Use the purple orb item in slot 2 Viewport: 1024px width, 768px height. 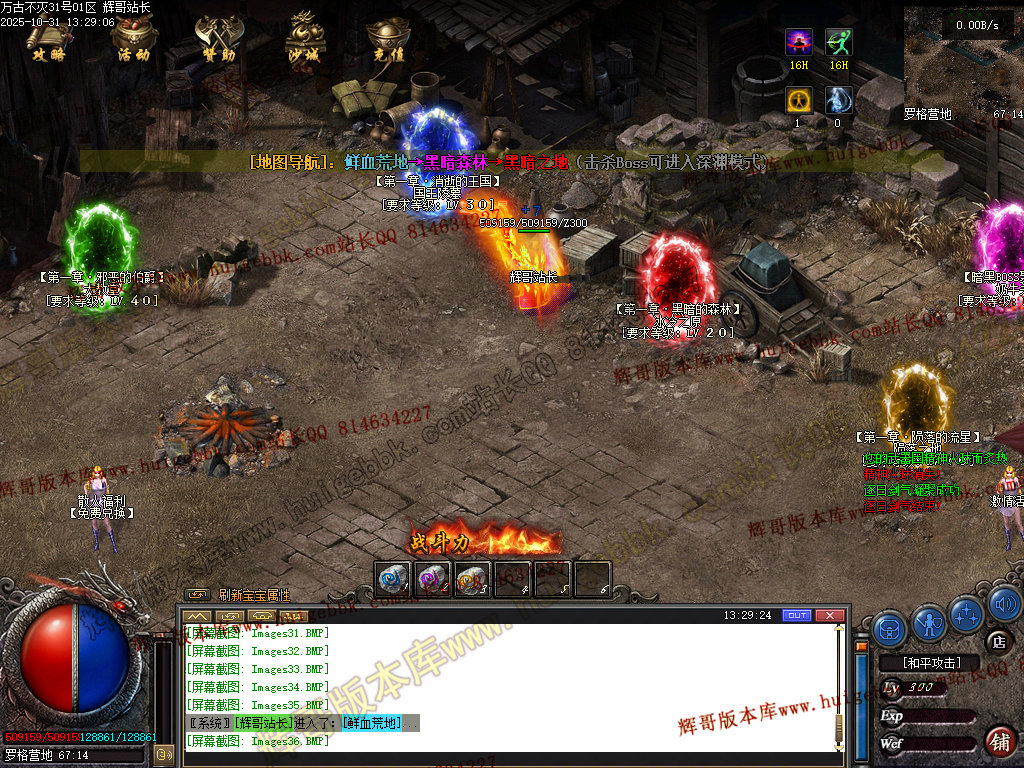pos(432,578)
